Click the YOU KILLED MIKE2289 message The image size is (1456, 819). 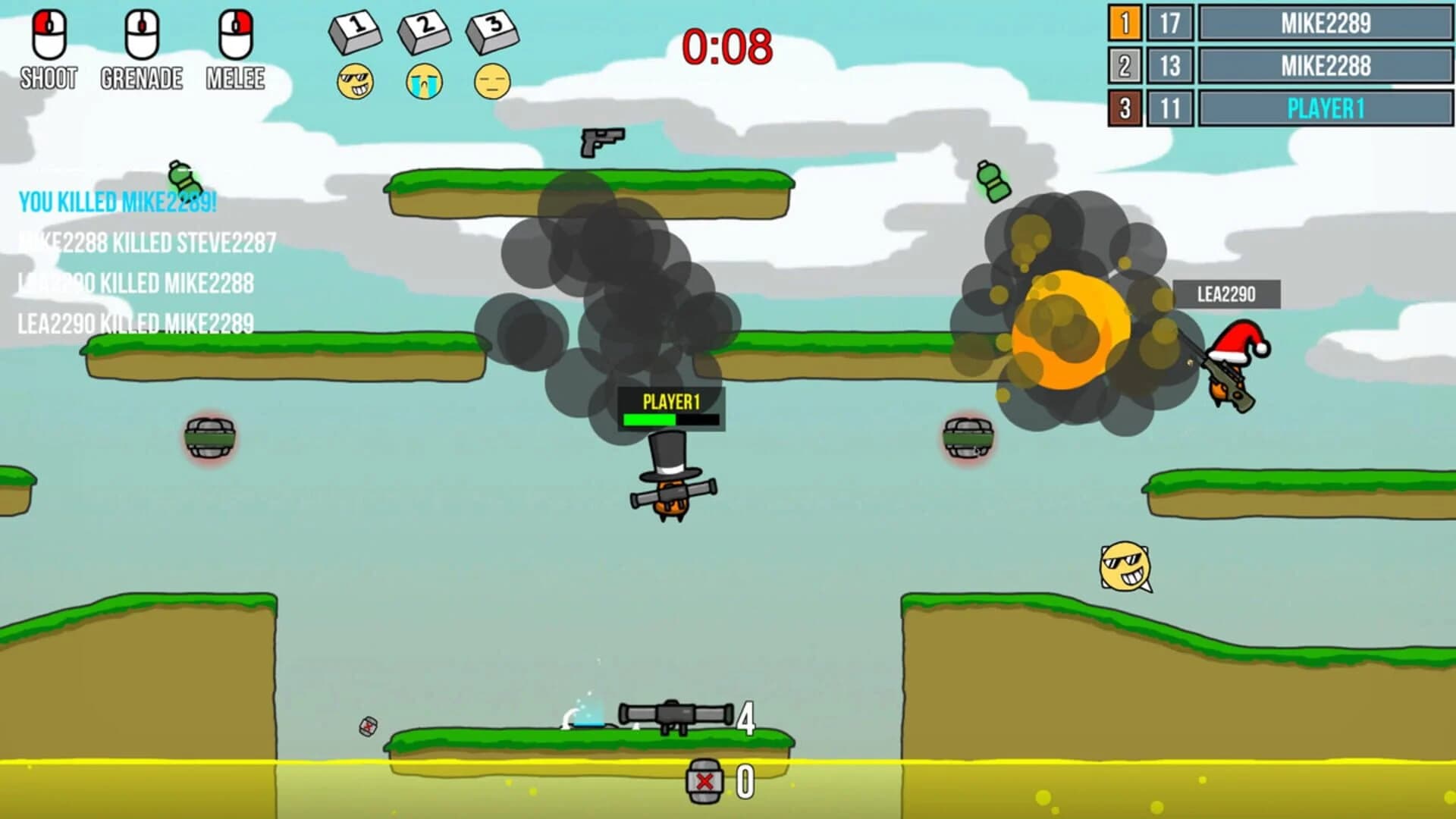(x=118, y=202)
